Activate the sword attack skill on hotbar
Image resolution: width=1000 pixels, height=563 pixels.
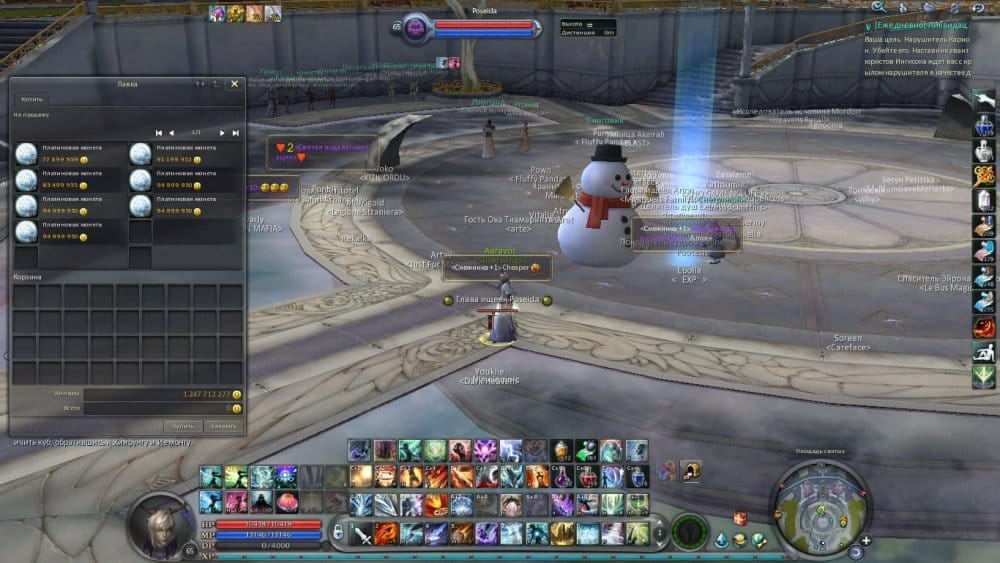(361, 533)
